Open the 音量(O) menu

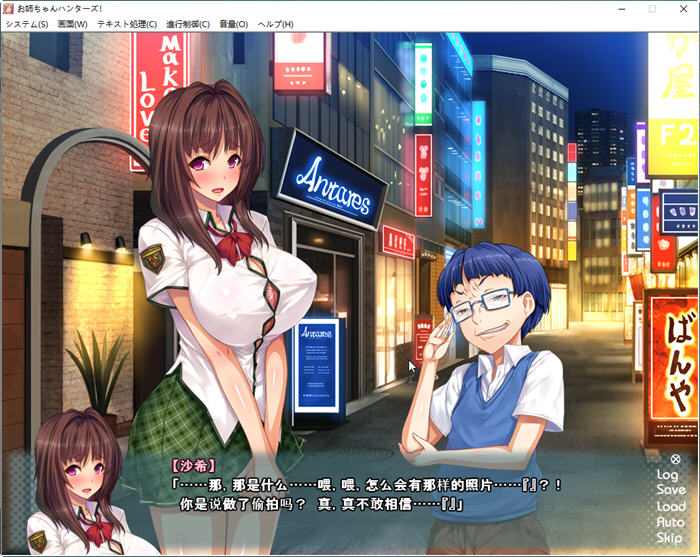pyautogui.click(x=233, y=24)
